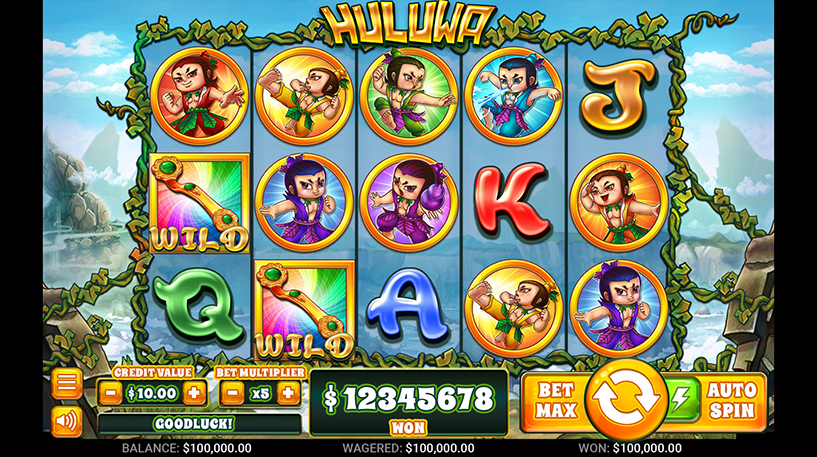This screenshot has height=457, width=817.
Task: Lower the bet multiplier
Action: coord(231,393)
